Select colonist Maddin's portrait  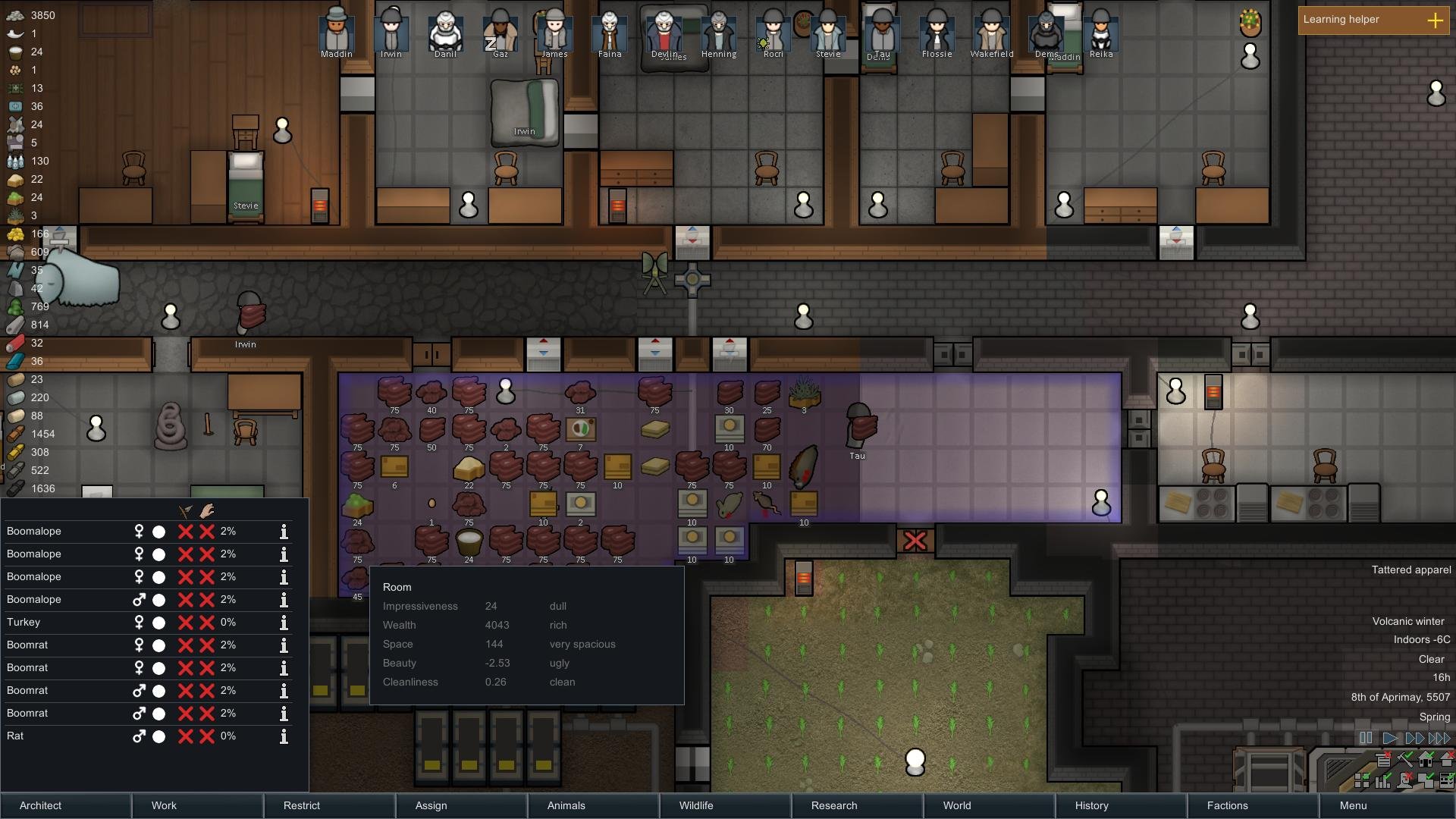(x=336, y=33)
